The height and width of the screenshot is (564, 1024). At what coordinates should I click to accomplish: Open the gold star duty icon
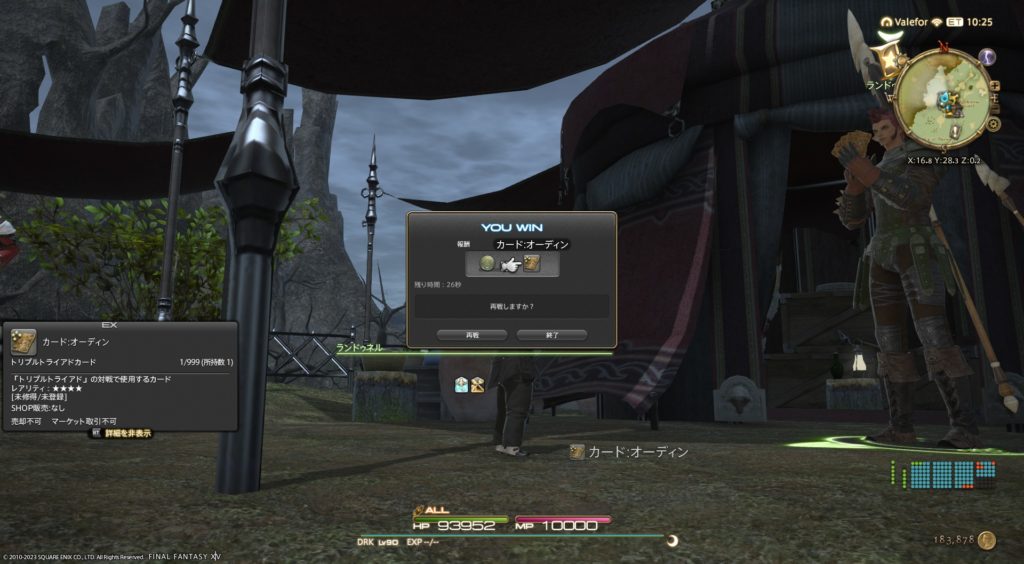tap(887, 61)
